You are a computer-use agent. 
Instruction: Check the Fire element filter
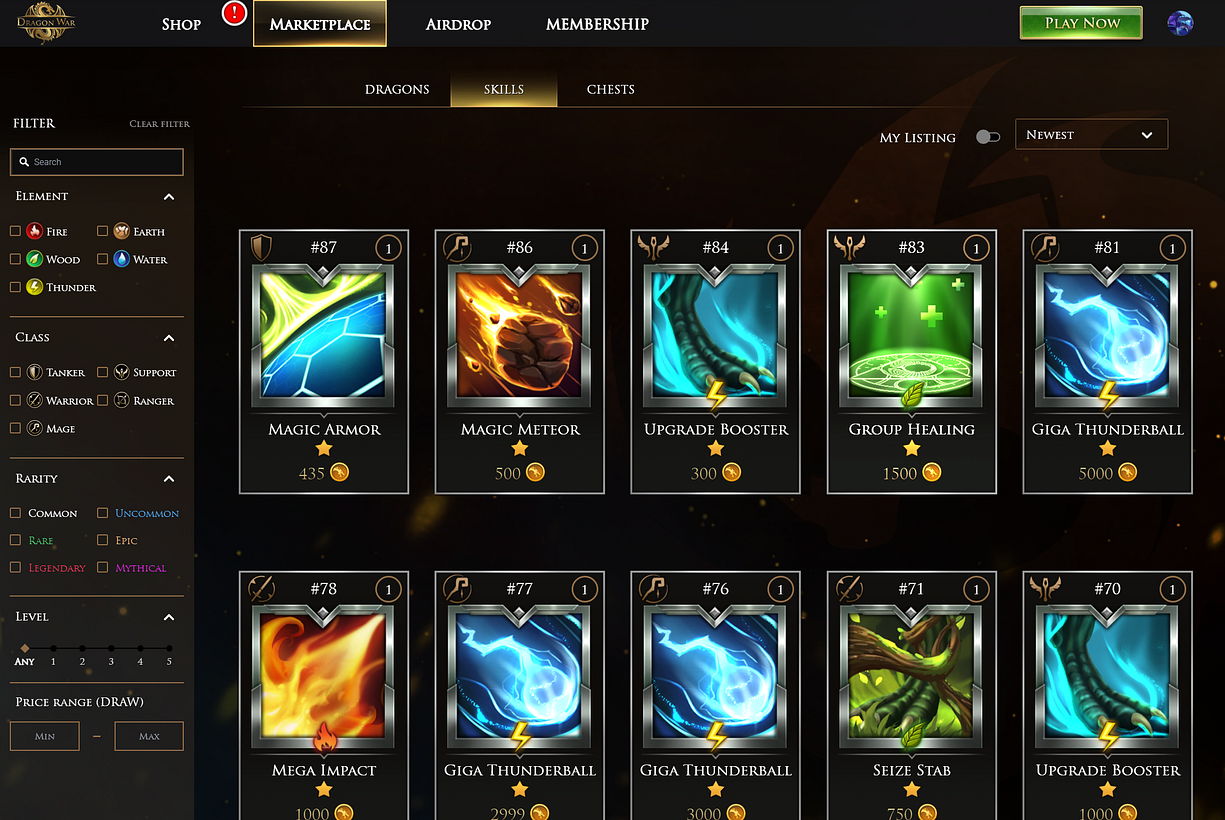coord(16,231)
